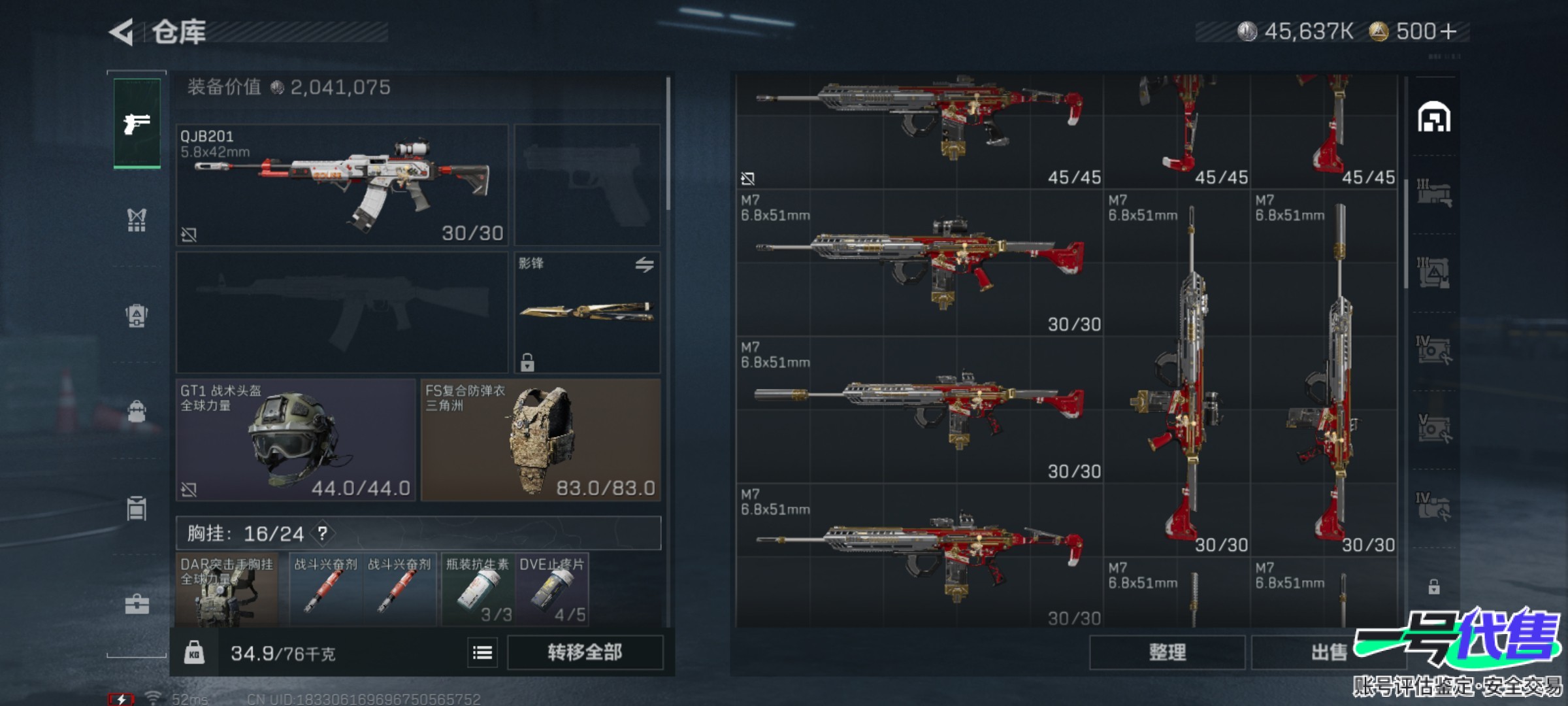This screenshot has height=706, width=1568.
Task: Switch to the vest armor tab
Action: tap(137, 220)
